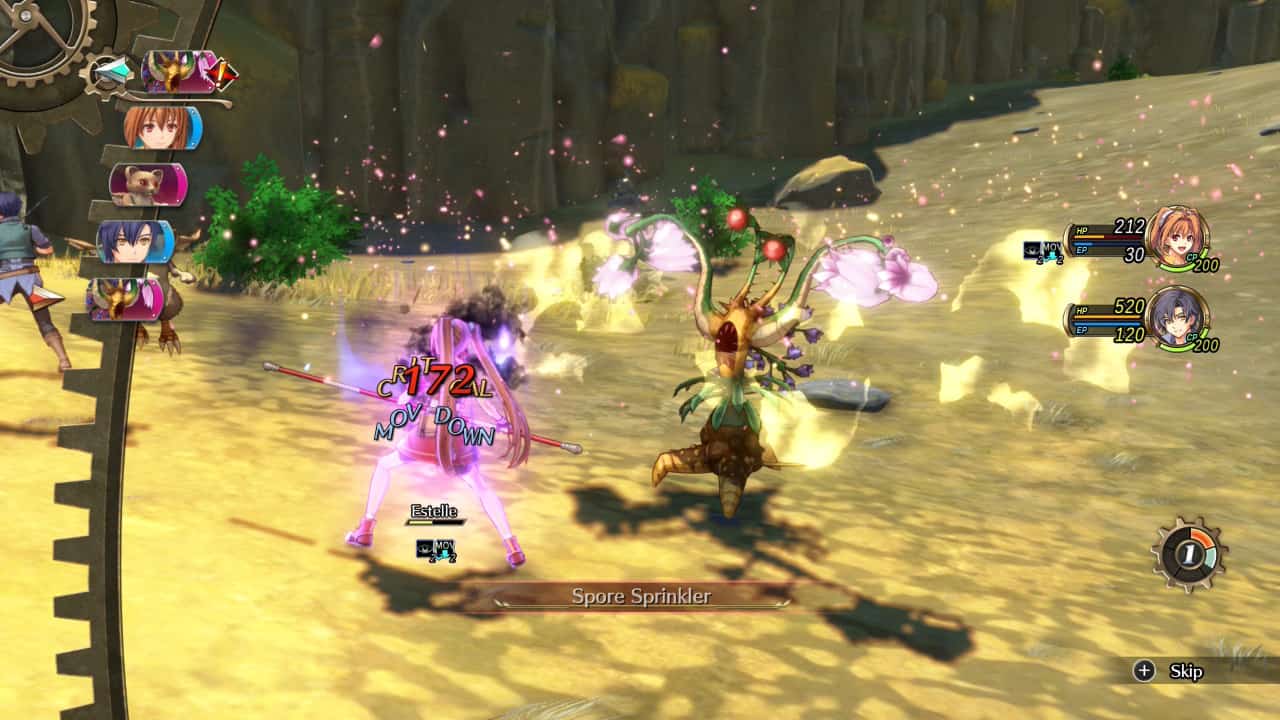Image resolution: width=1280 pixels, height=720 pixels.
Task: Open Estelle's party status portrait beside HP 212
Action: (x=1177, y=237)
